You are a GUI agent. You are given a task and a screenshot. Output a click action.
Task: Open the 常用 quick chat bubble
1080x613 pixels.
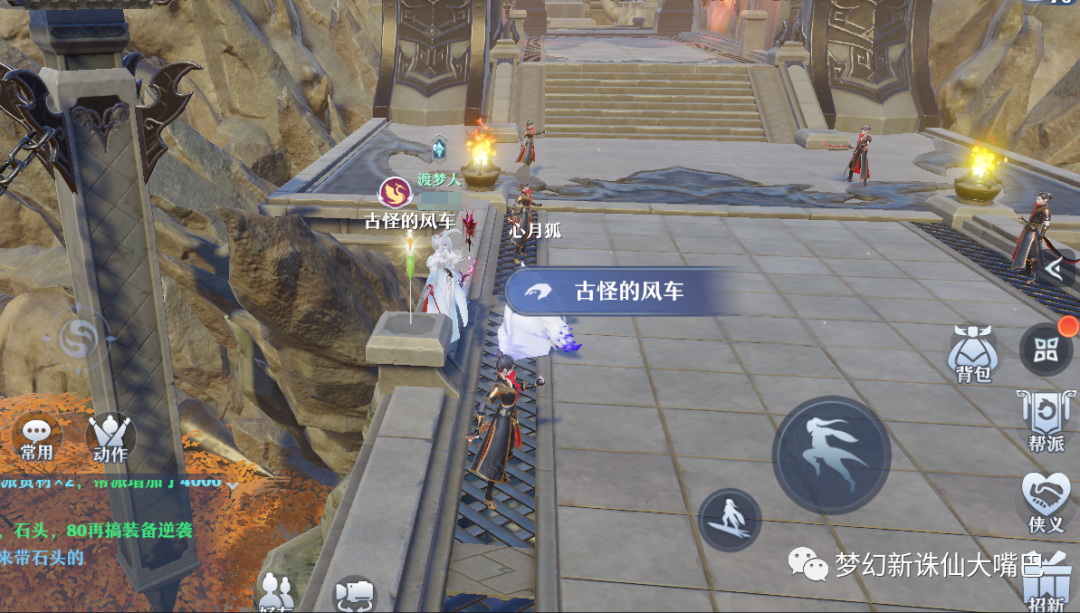click(37, 437)
